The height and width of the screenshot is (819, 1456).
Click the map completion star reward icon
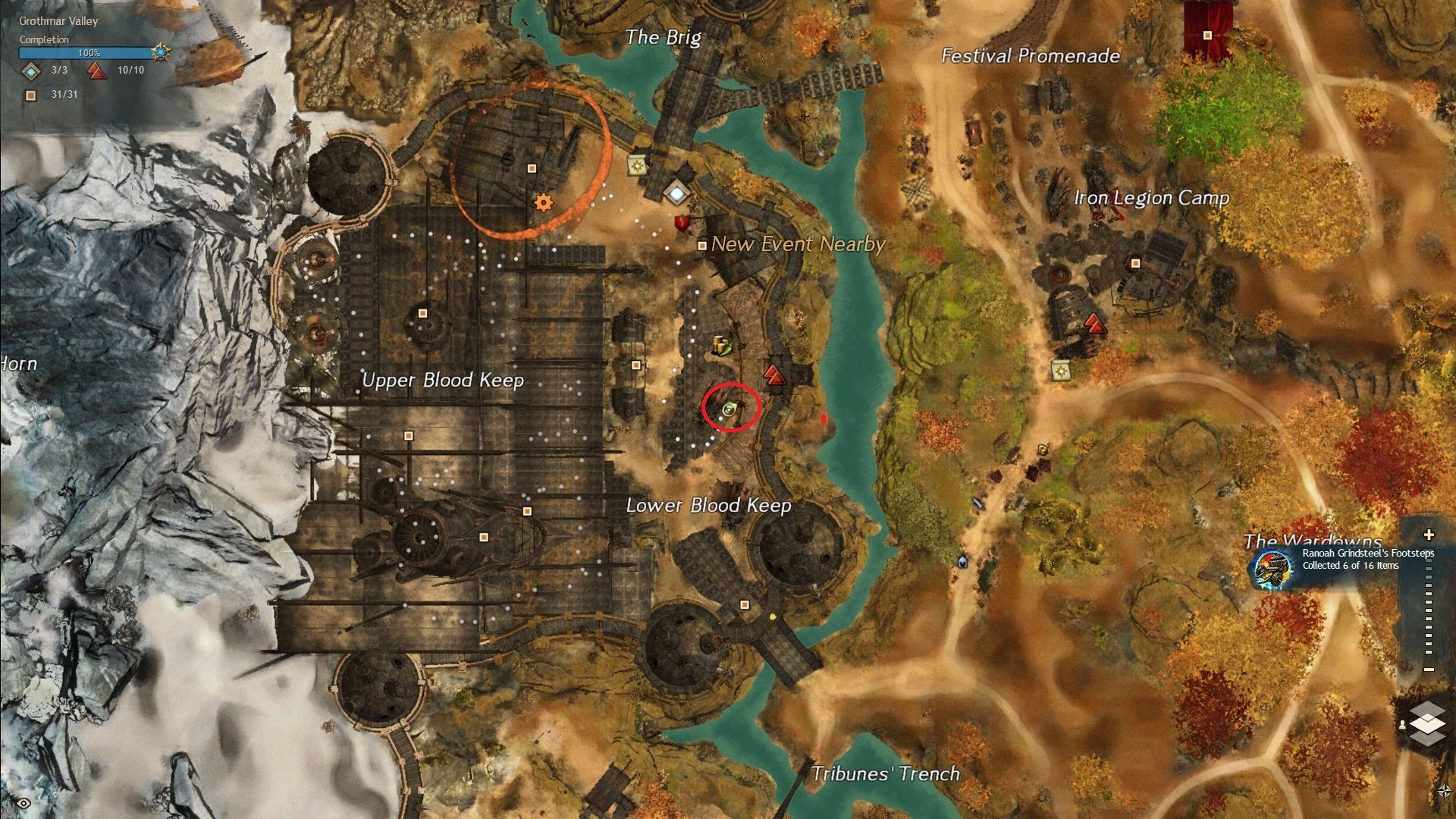click(x=161, y=52)
